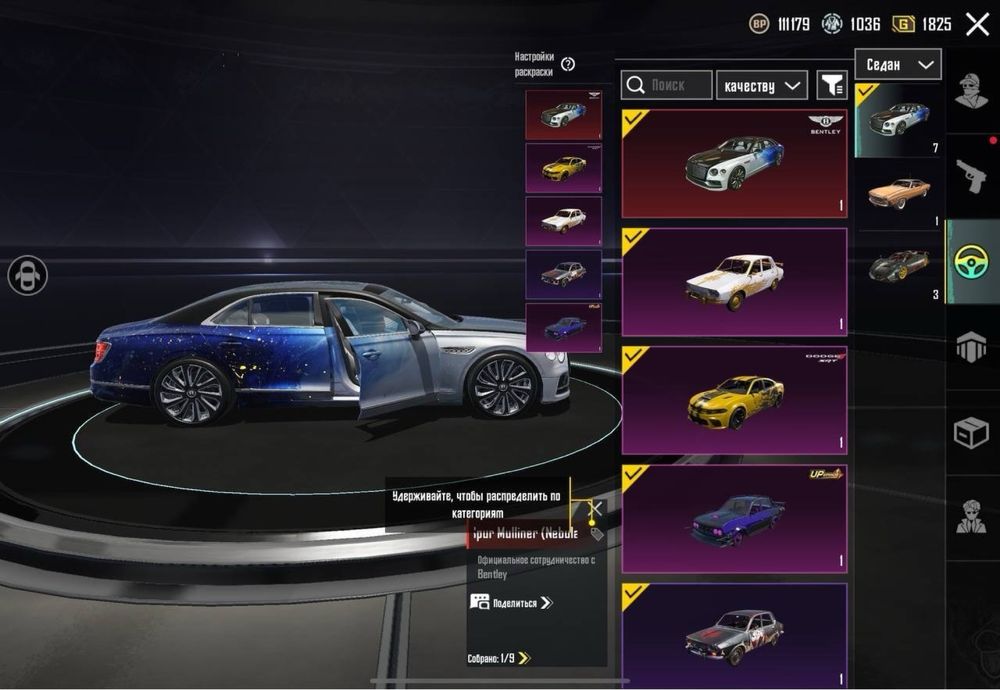This screenshot has height=690, width=1000.
Task: Open the paint settings help question mark
Action: [568, 64]
